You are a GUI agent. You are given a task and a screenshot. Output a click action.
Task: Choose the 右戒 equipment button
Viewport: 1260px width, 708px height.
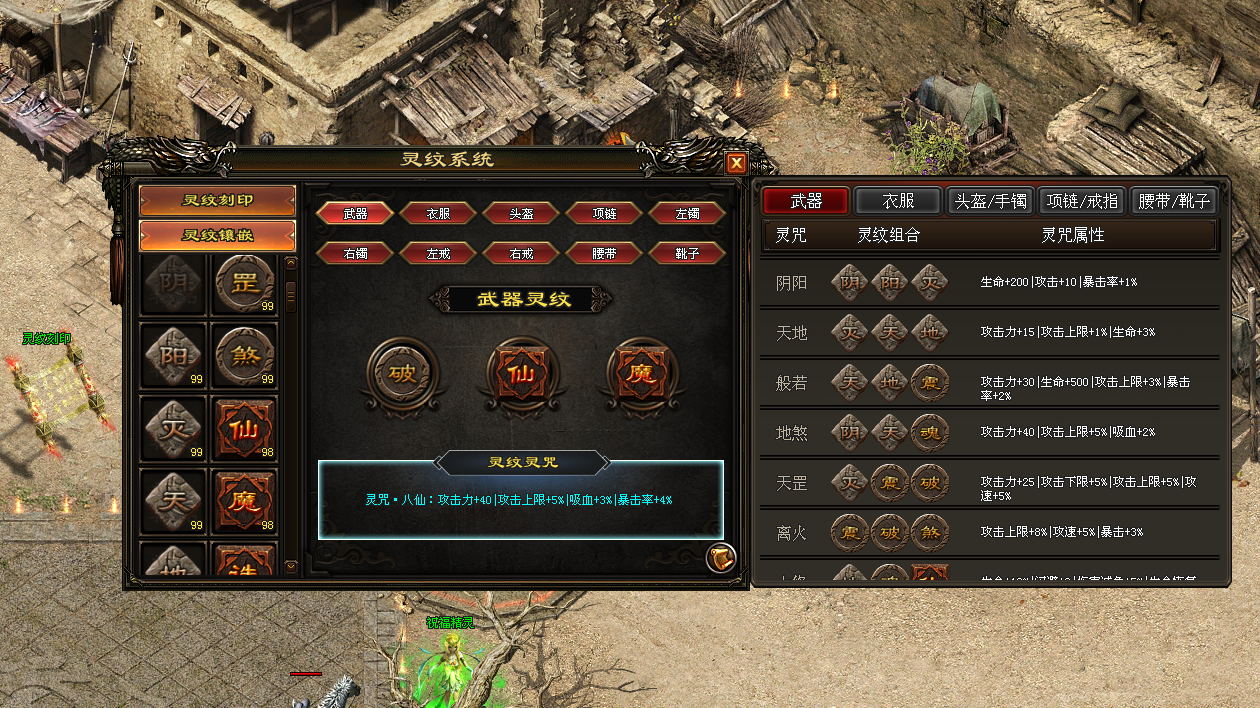click(x=521, y=254)
